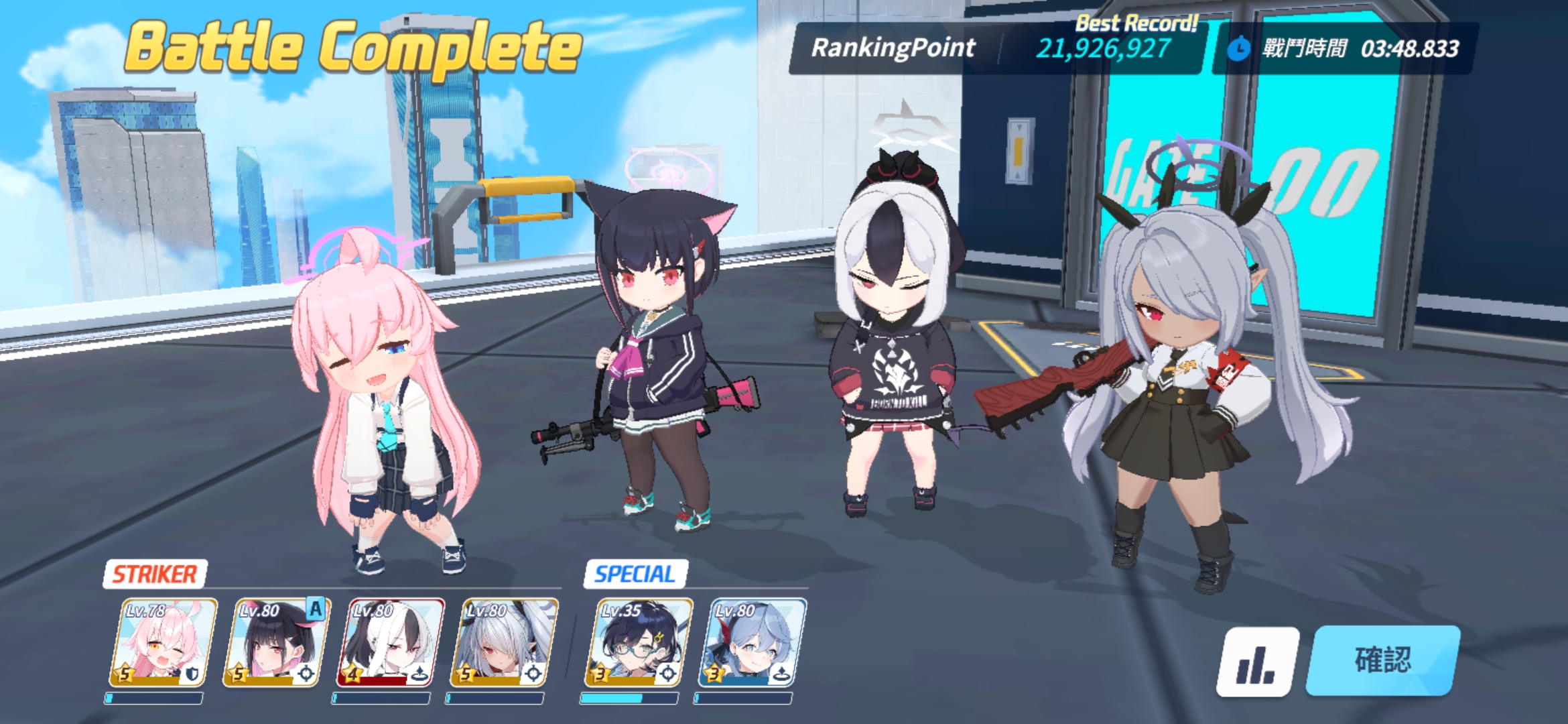The width and height of the screenshot is (1568, 724).
Task: Select the pink-haired Lv.78 striker portrait
Action: [163, 643]
